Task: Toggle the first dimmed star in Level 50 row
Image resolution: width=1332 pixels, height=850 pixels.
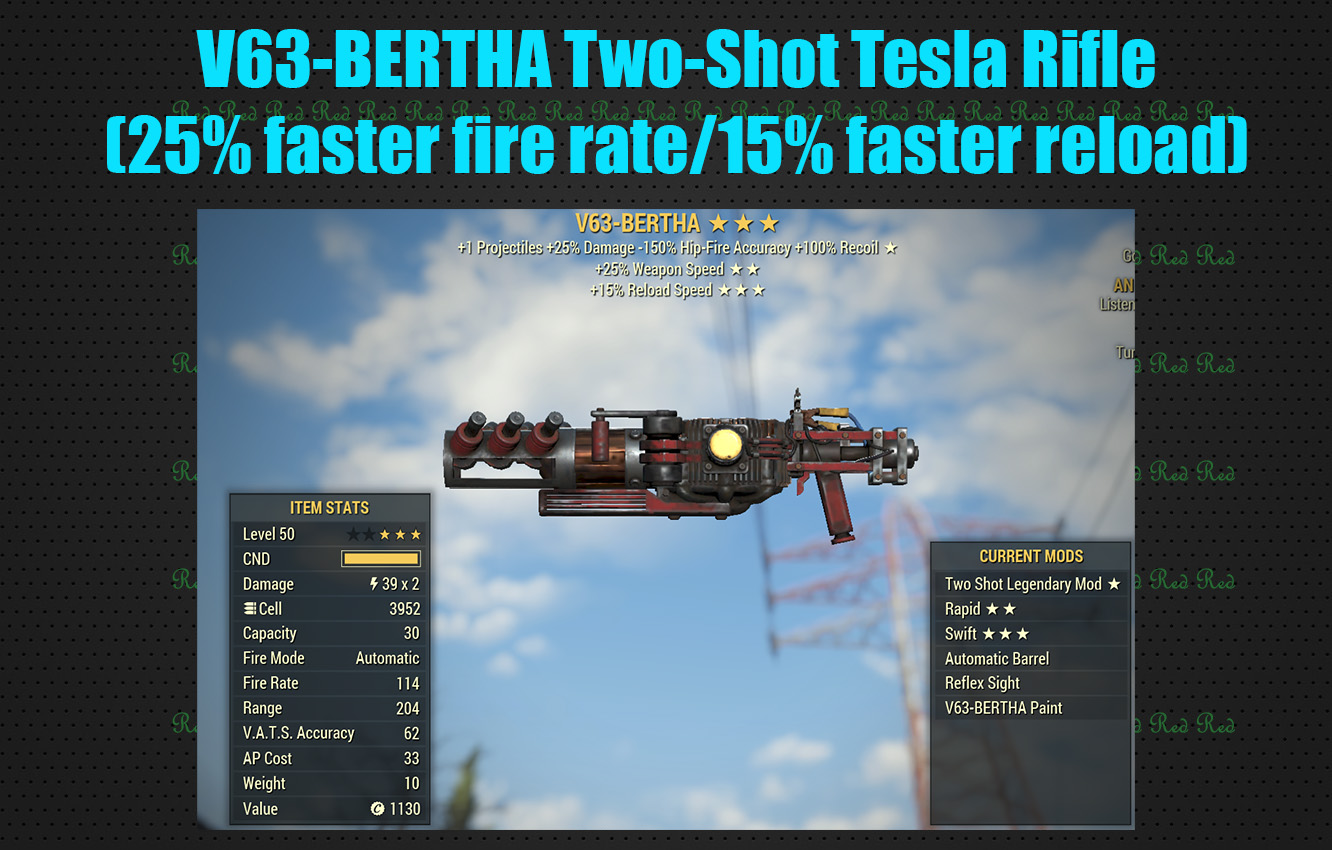Action: pos(353,535)
